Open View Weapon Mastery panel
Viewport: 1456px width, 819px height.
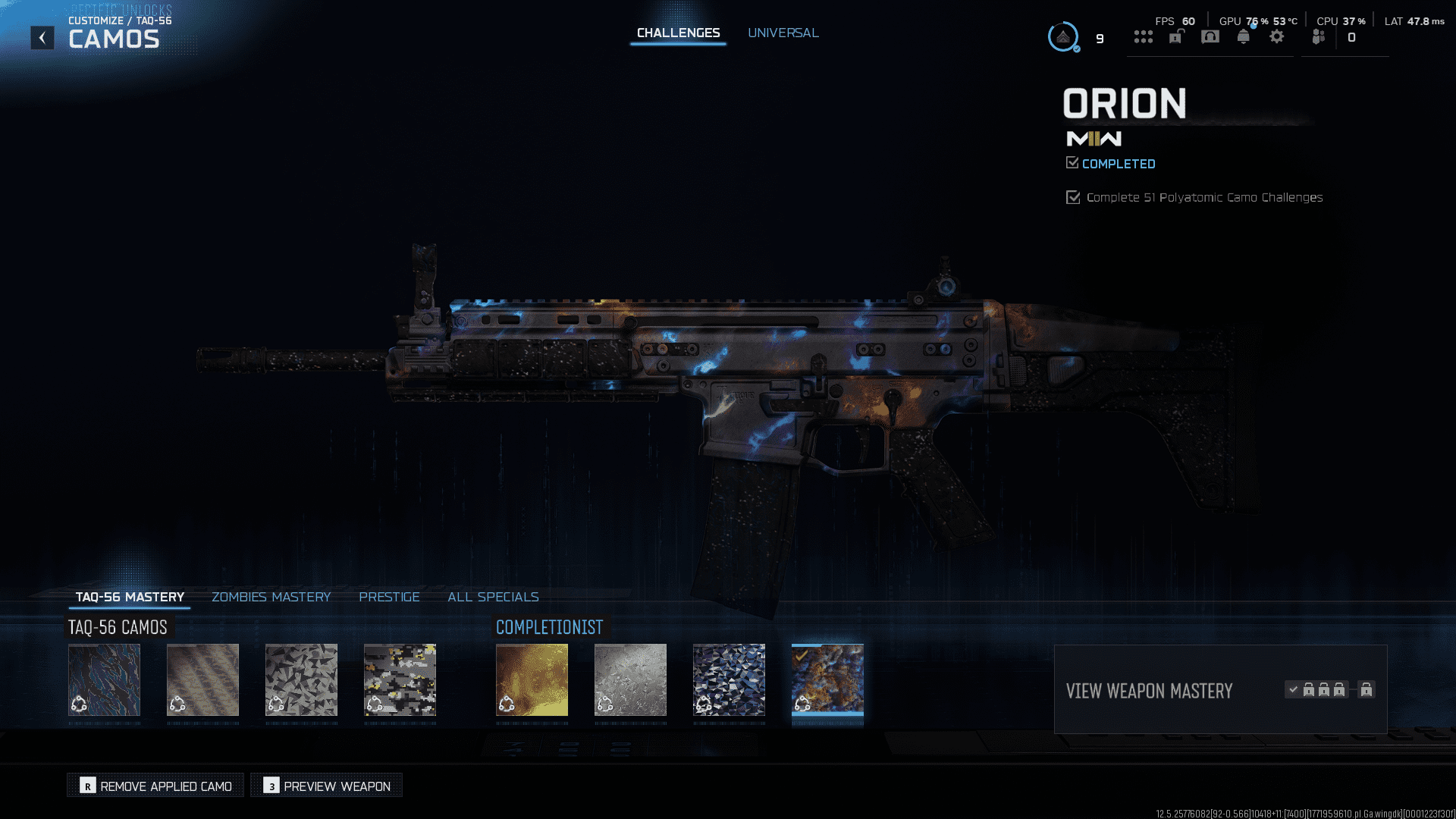tap(1220, 690)
